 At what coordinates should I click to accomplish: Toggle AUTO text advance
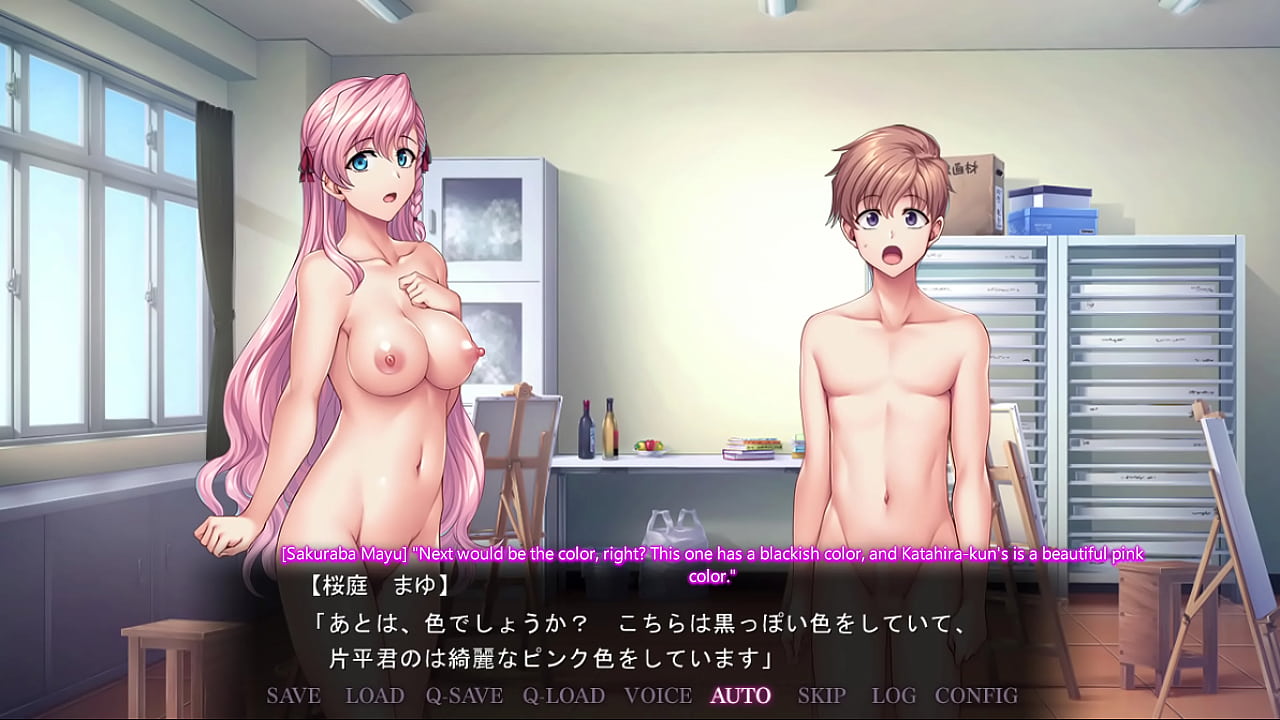click(741, 695)
